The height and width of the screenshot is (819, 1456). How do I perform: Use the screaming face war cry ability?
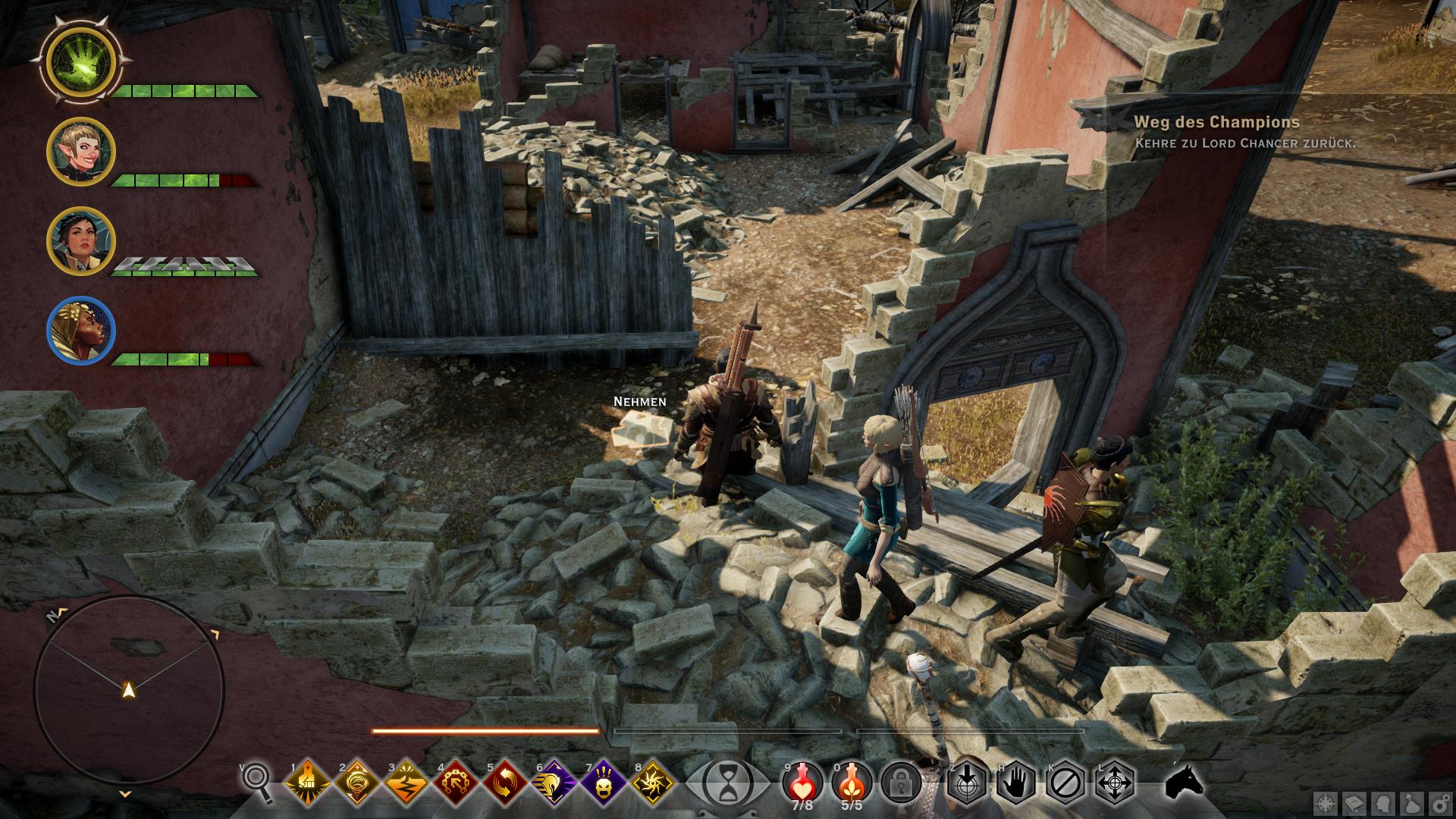pos(604,781)
